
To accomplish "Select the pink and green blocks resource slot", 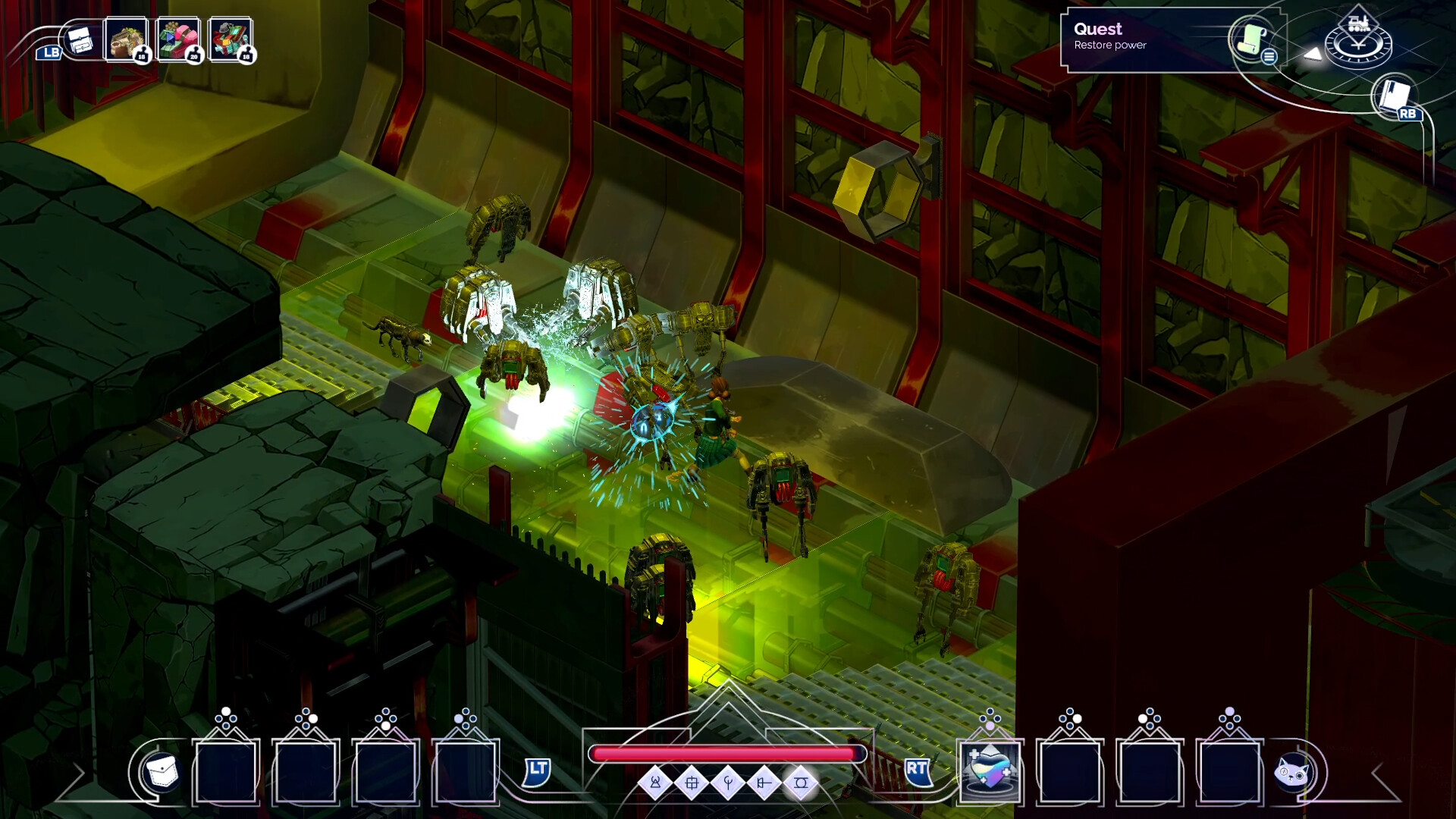I will point(178,39).
